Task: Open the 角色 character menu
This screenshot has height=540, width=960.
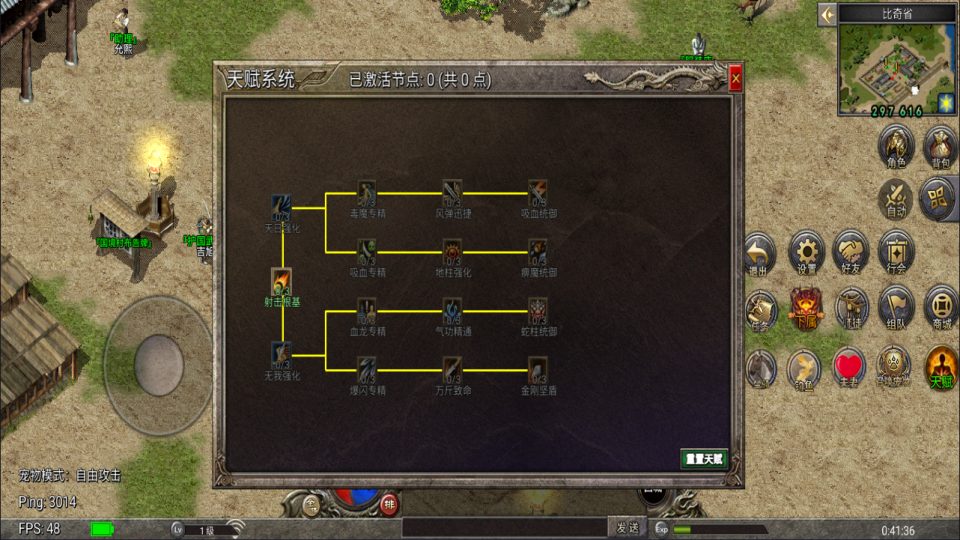Action: tap(896, 147)
